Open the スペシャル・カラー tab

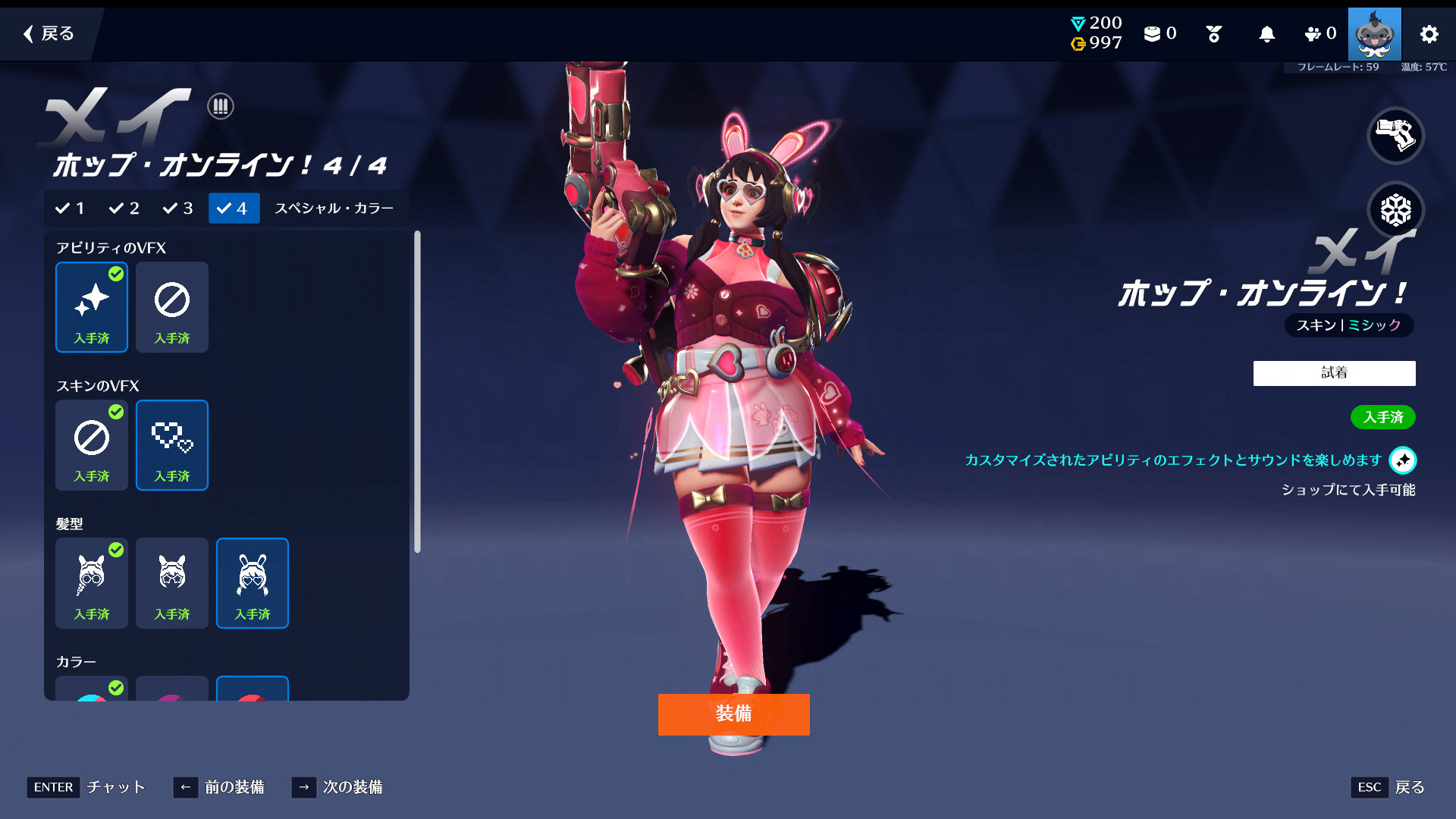click(x=334, y=209)
